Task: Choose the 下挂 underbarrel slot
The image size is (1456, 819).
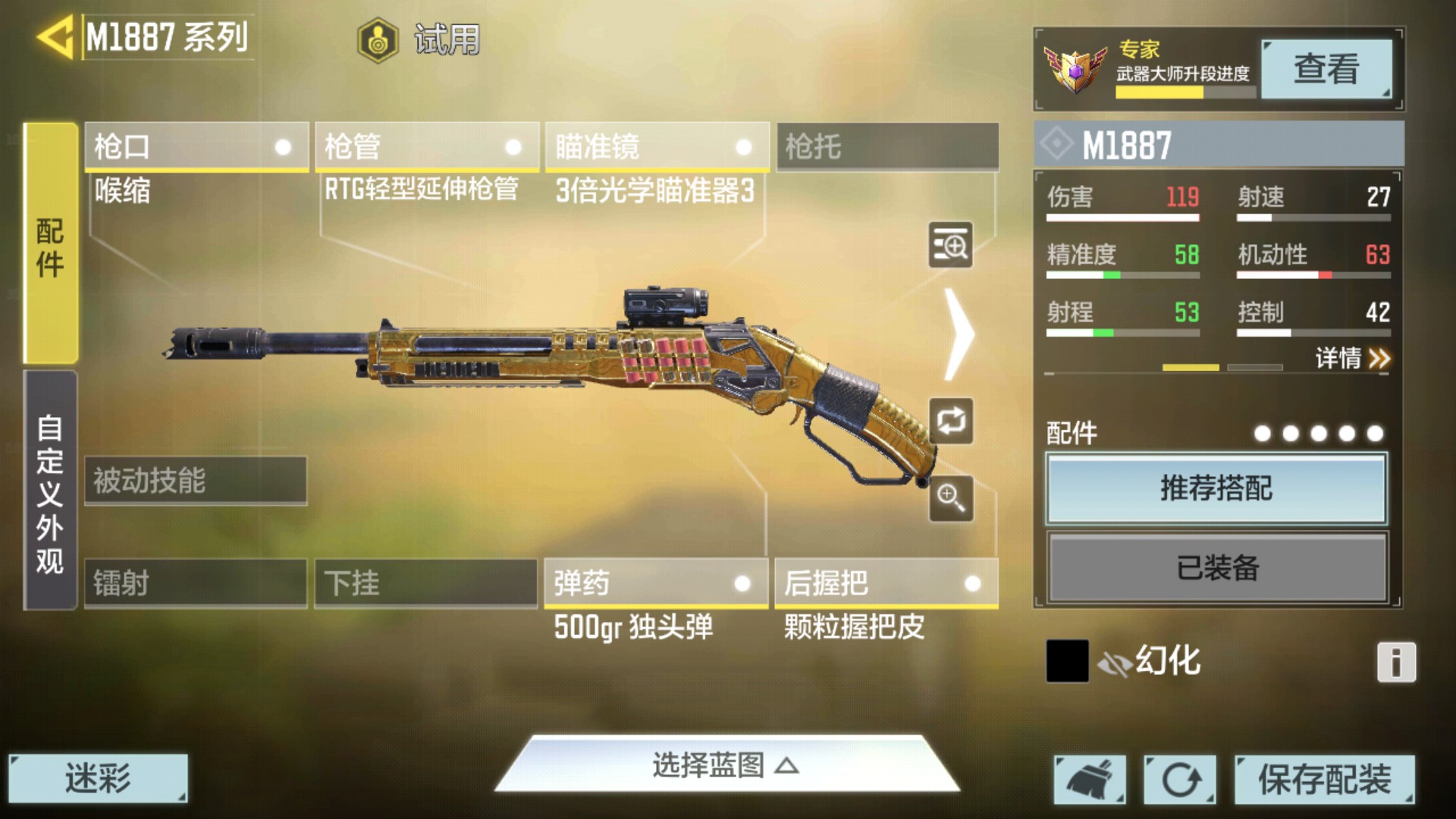Action: 425,583
